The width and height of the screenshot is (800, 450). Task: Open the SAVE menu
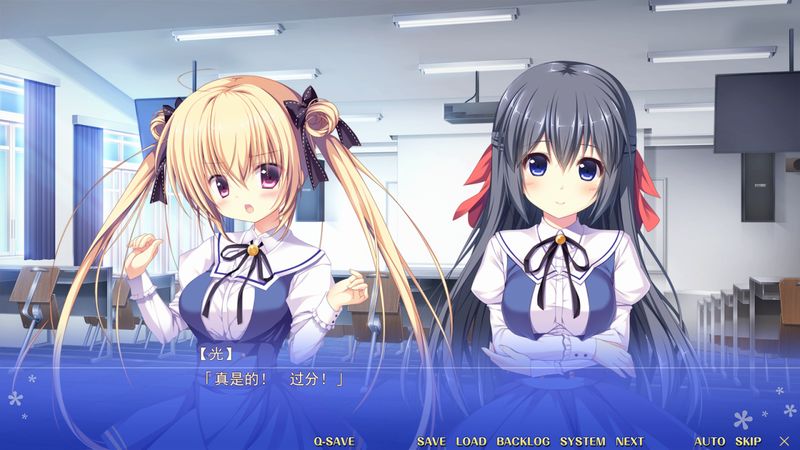pyautogui.click(x=431, y=441)
